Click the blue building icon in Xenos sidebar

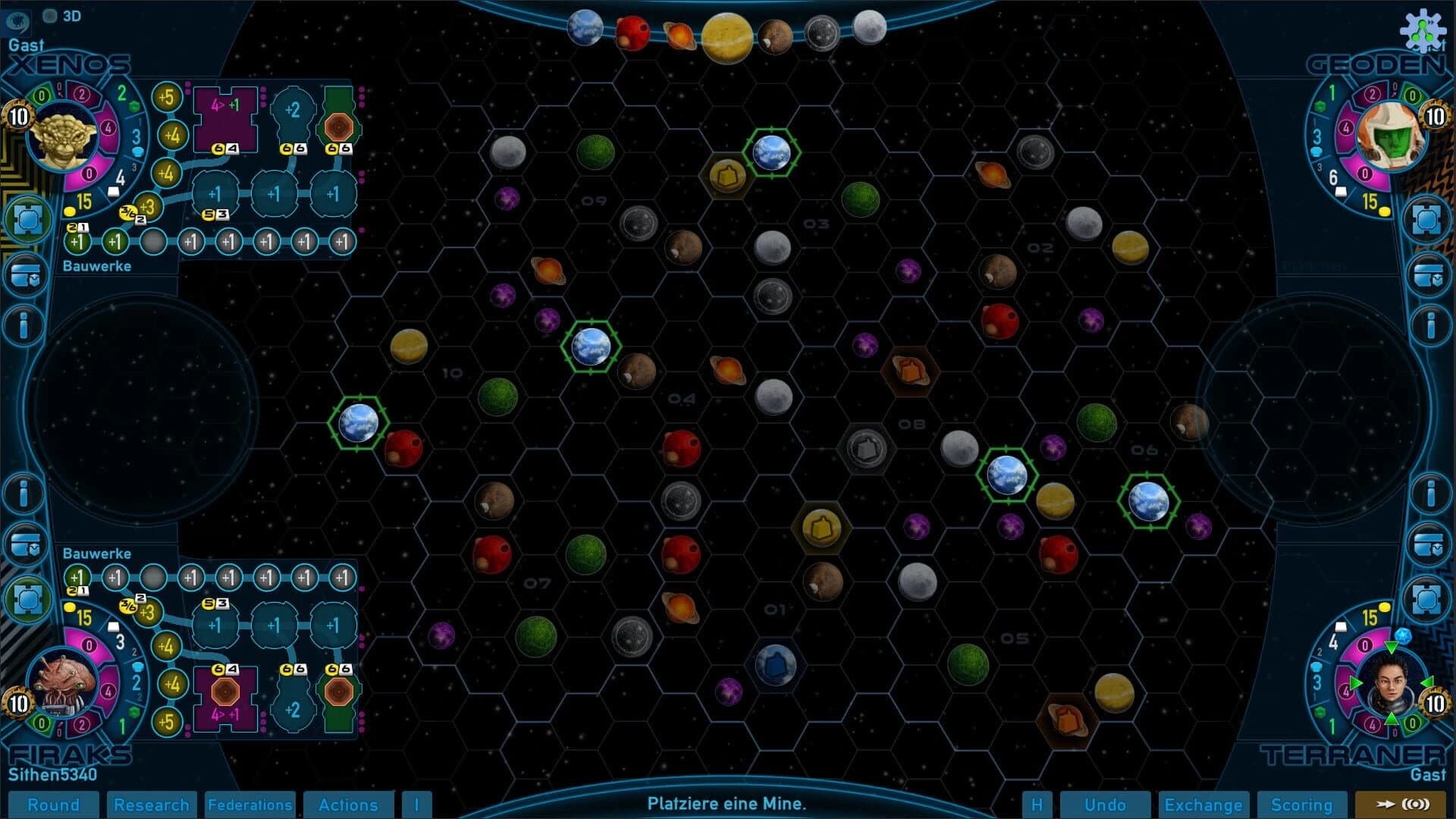click(27, 219)
